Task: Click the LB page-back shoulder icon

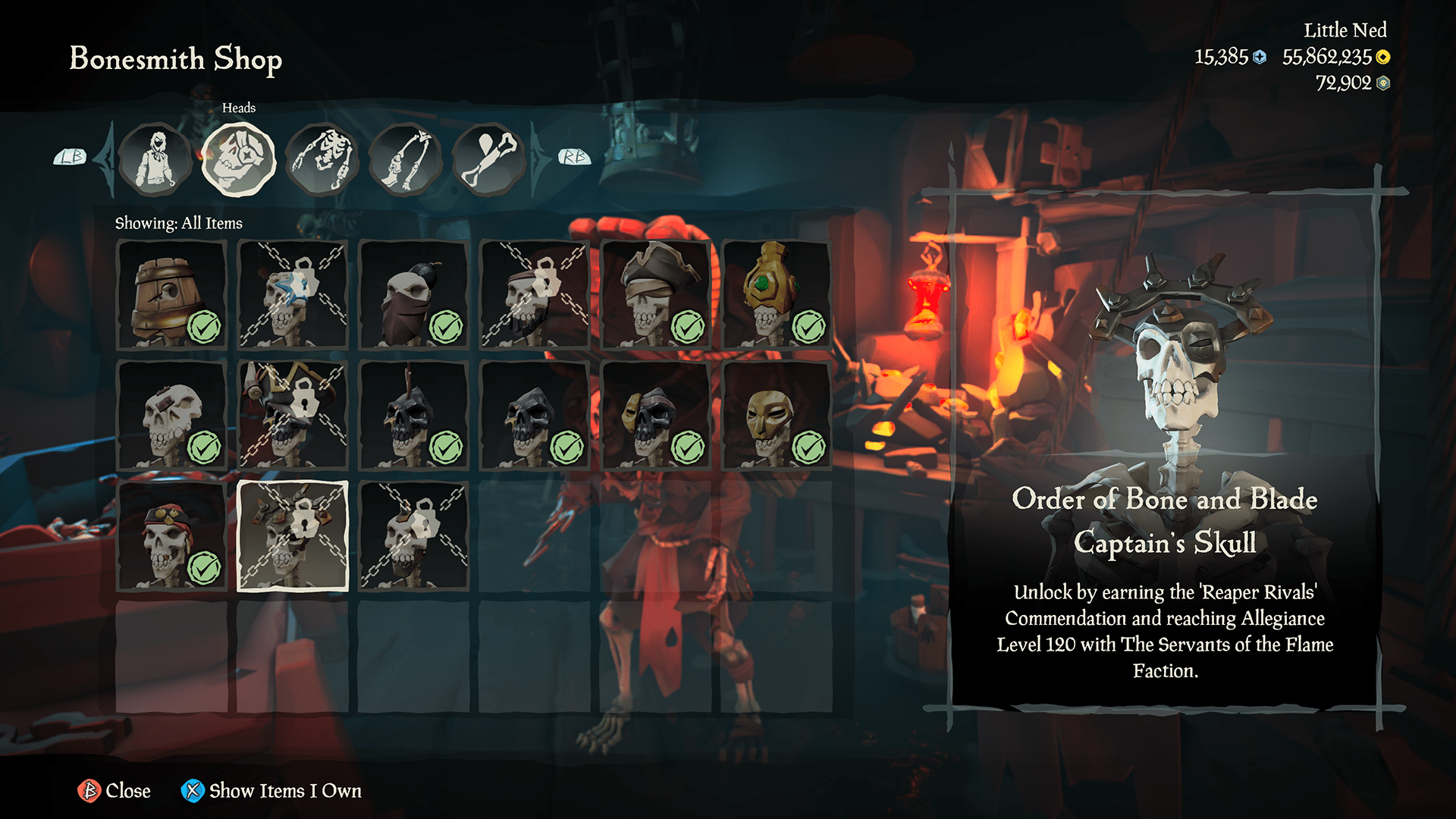Action: point(71,155)
